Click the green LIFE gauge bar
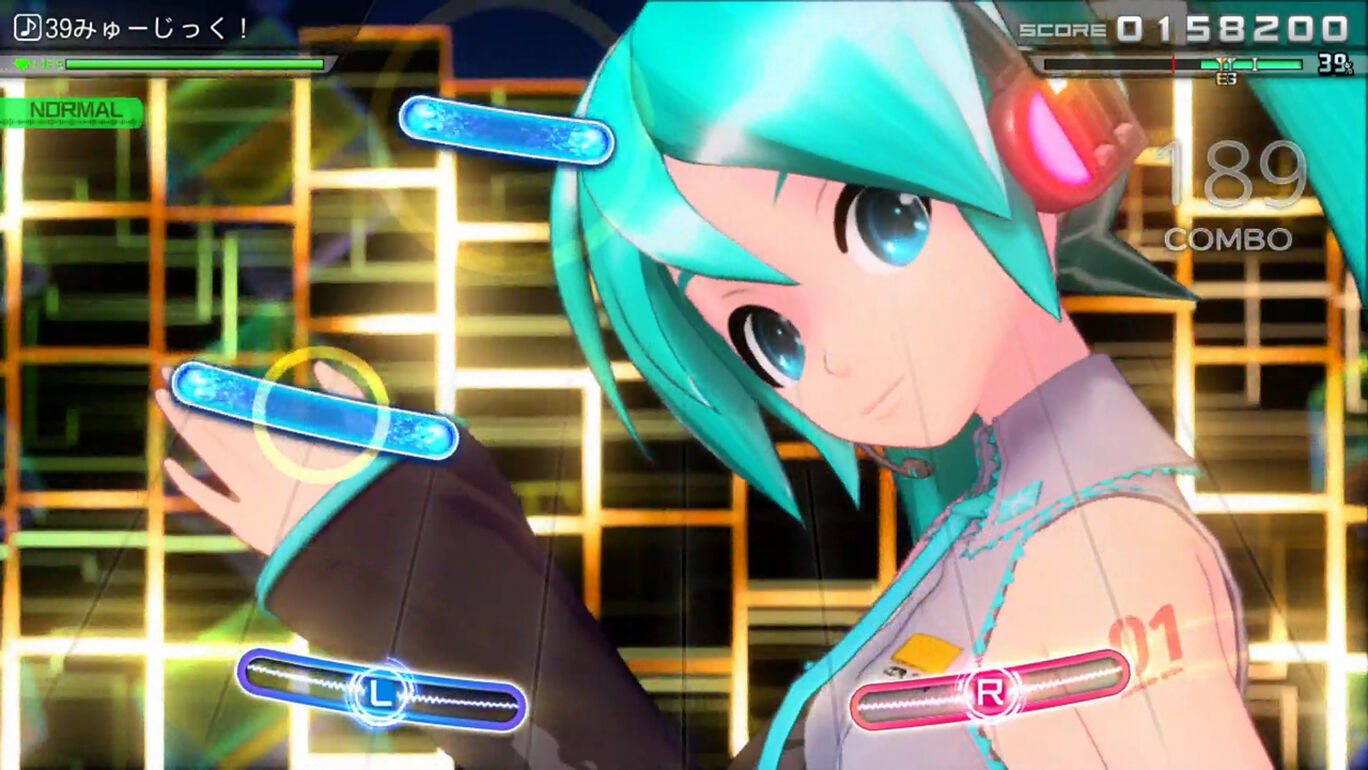 coord(195,63)
